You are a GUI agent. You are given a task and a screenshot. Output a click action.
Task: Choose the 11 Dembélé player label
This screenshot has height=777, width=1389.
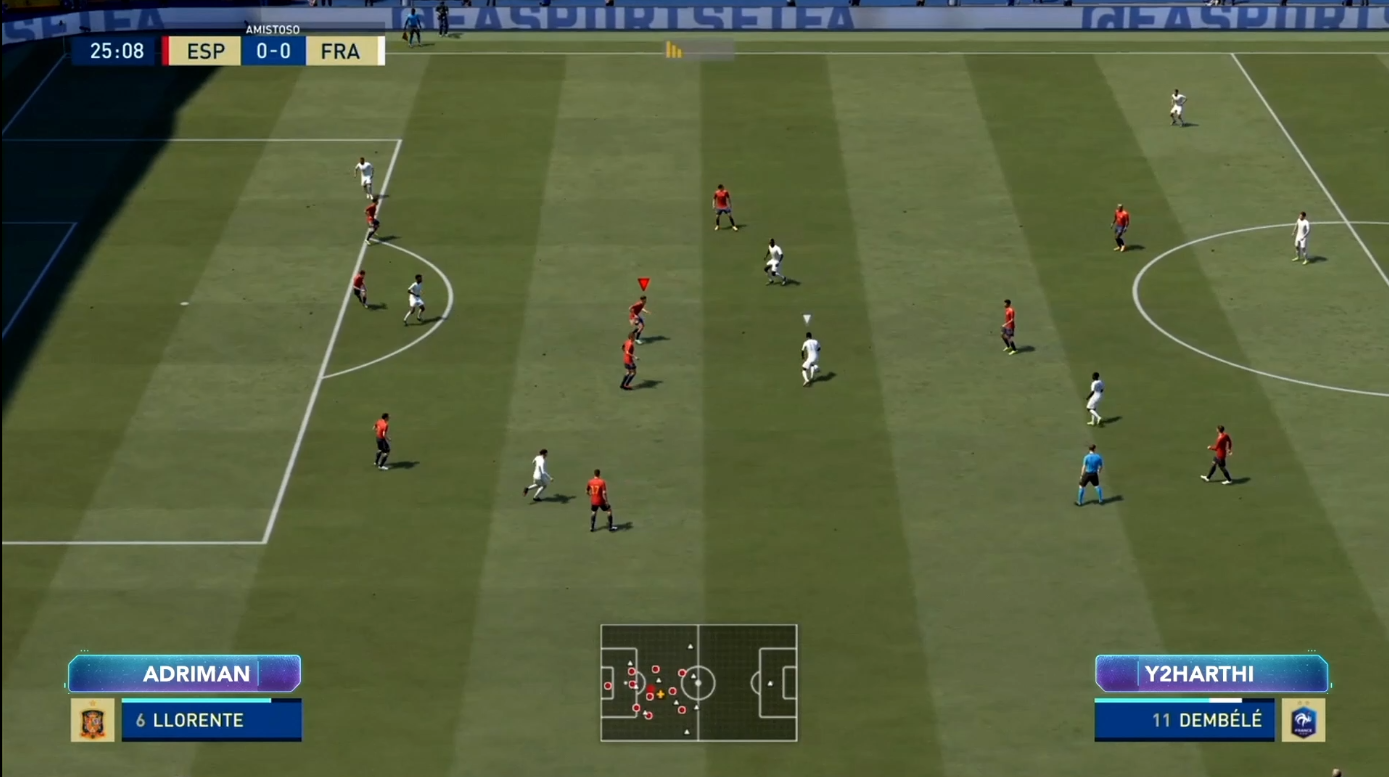pyautogui.click(x=1186, y=720)
